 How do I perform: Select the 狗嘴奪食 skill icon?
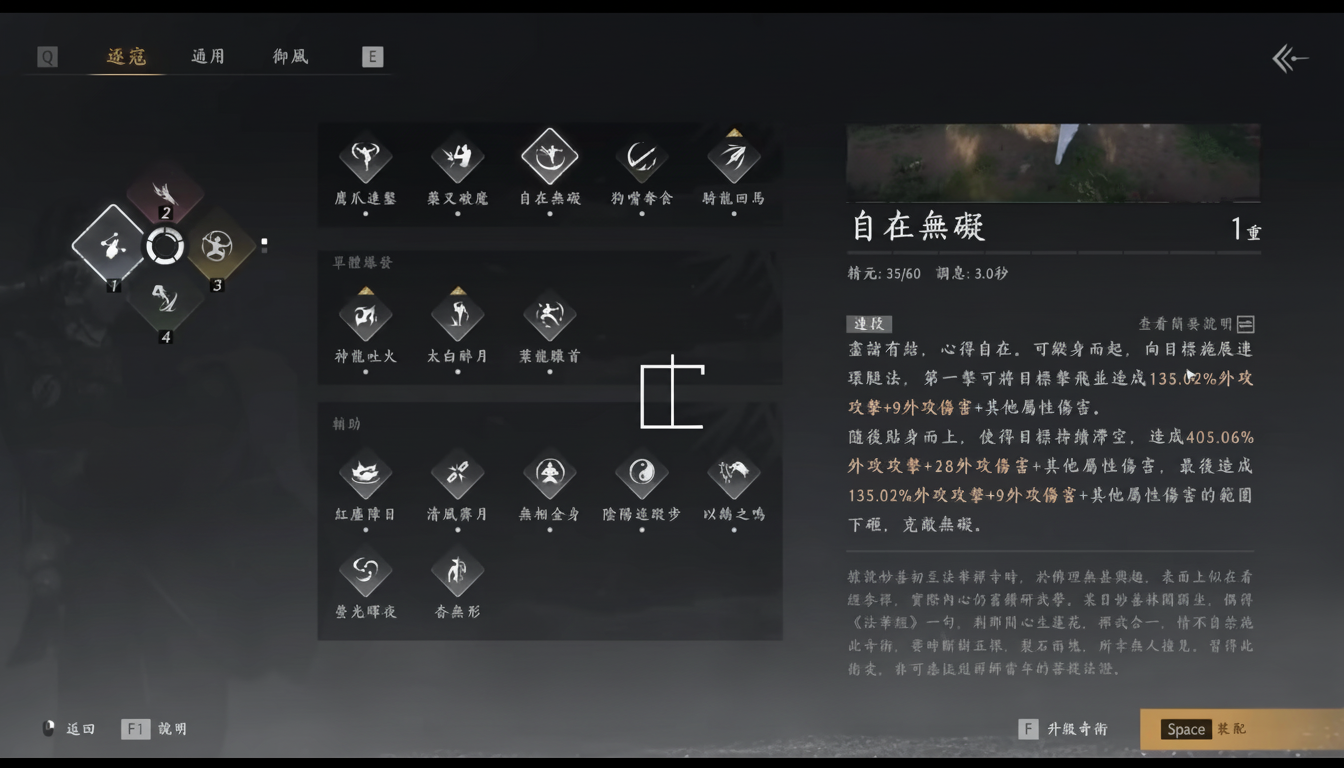641,156
